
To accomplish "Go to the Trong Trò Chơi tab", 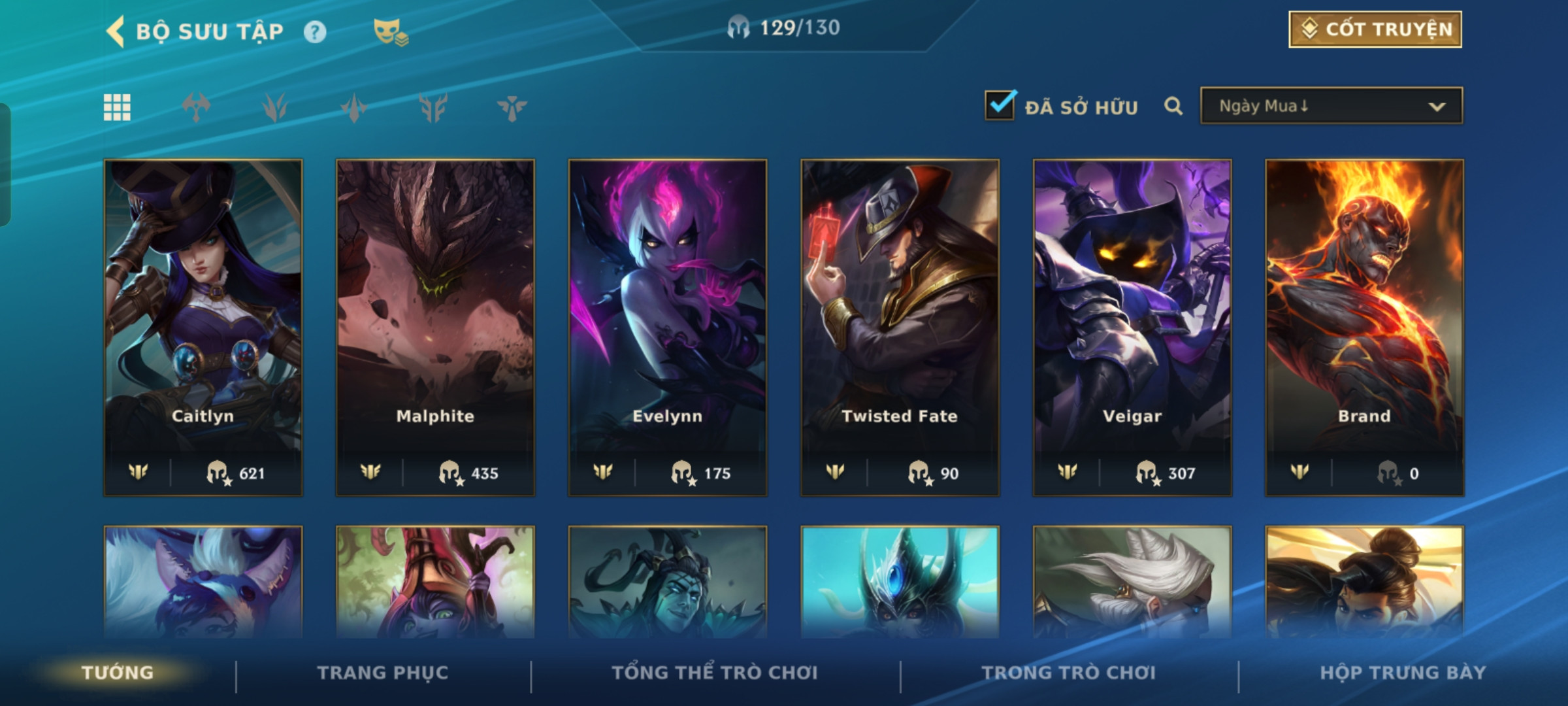I will coord(1069,673).
